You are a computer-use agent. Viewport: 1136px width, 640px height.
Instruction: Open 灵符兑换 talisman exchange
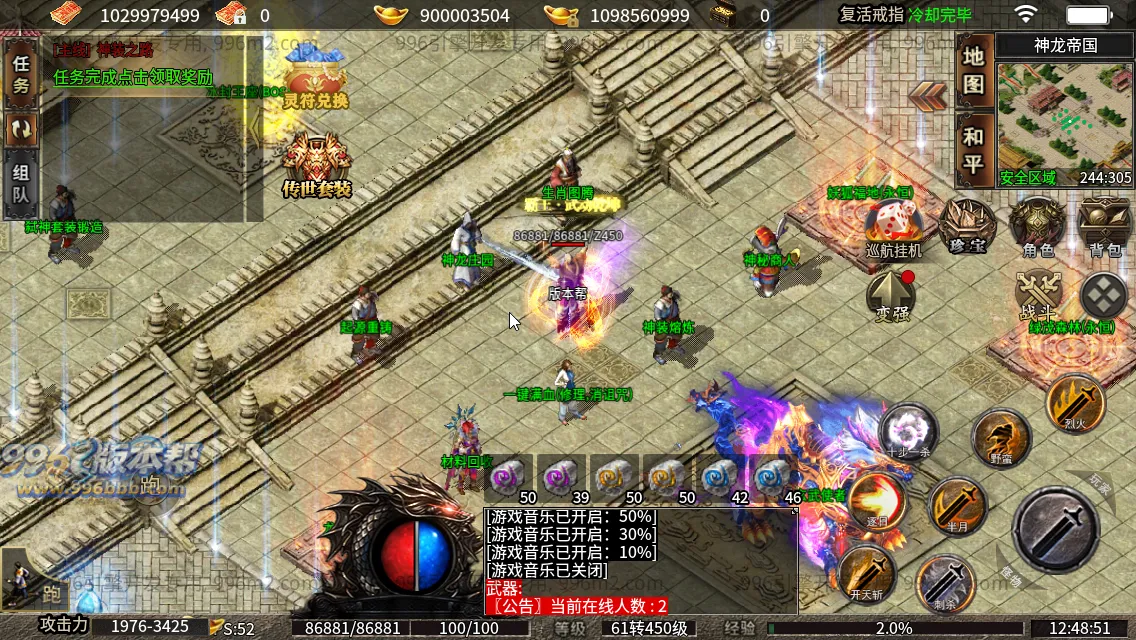pyautogui.click(x=315, y=78)
